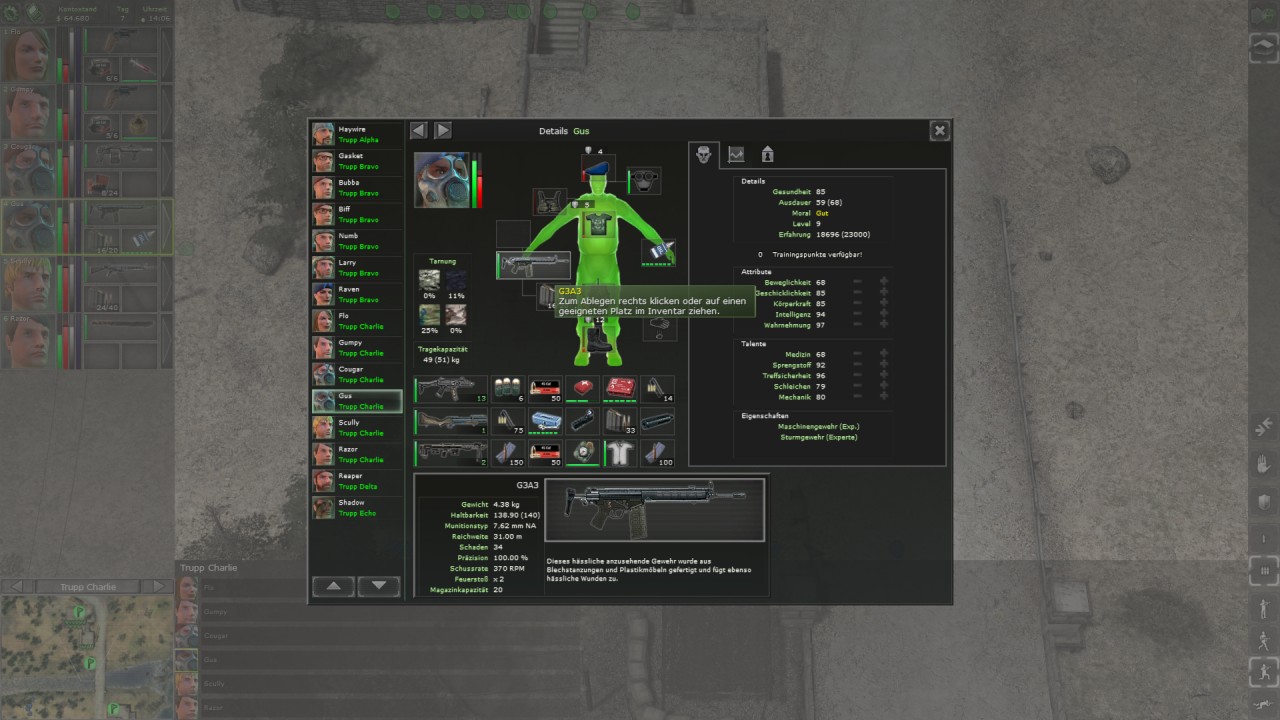Open the skull character stats tab
This screenshot has width=1280, height=720.
click(x=704, y=155)
